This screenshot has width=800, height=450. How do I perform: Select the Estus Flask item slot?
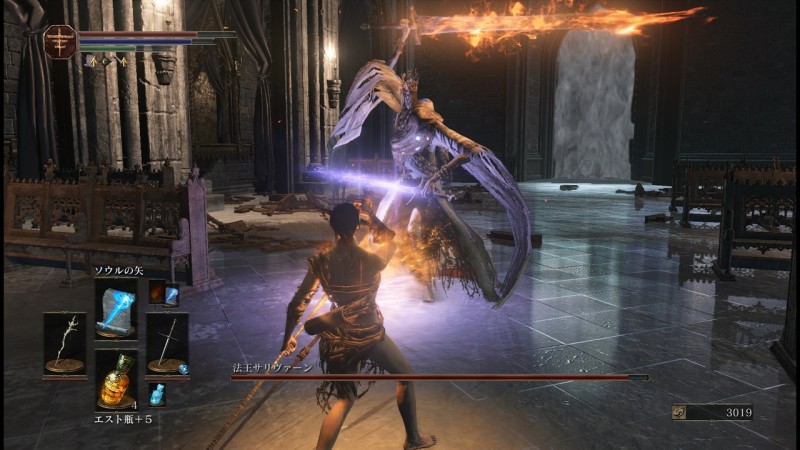pos(116,378)
